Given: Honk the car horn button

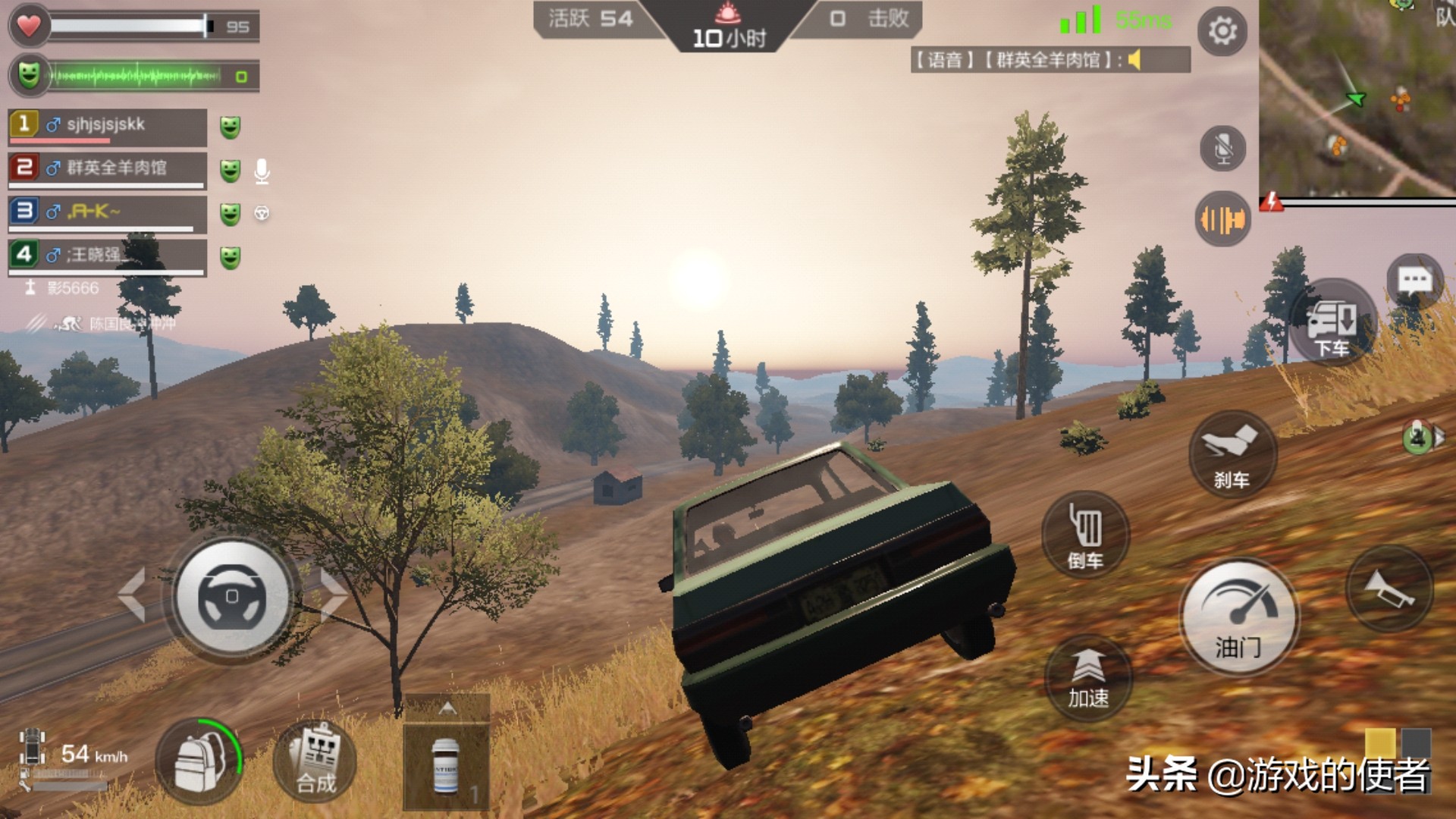Looking at the screenshot, I should 1389,589.
